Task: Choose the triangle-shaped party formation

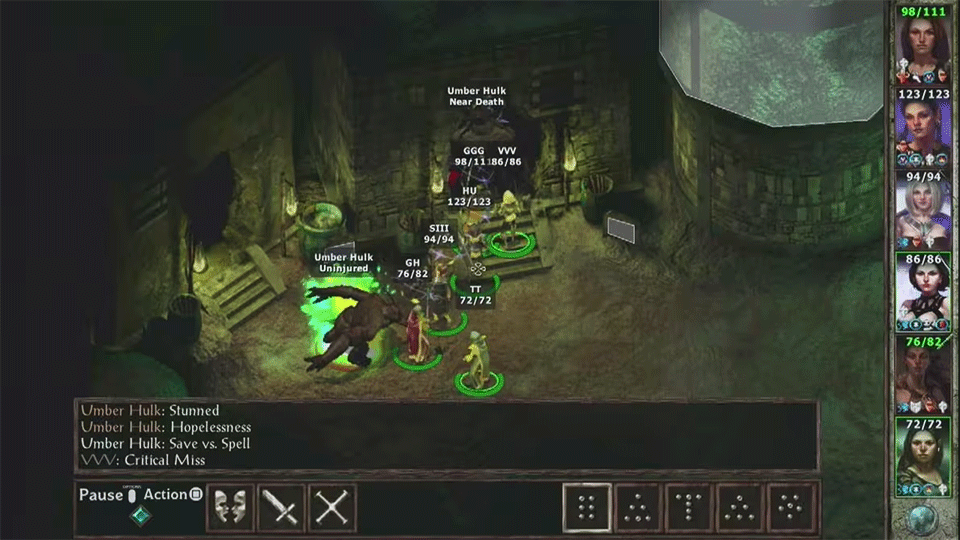Action: point(638,508)
